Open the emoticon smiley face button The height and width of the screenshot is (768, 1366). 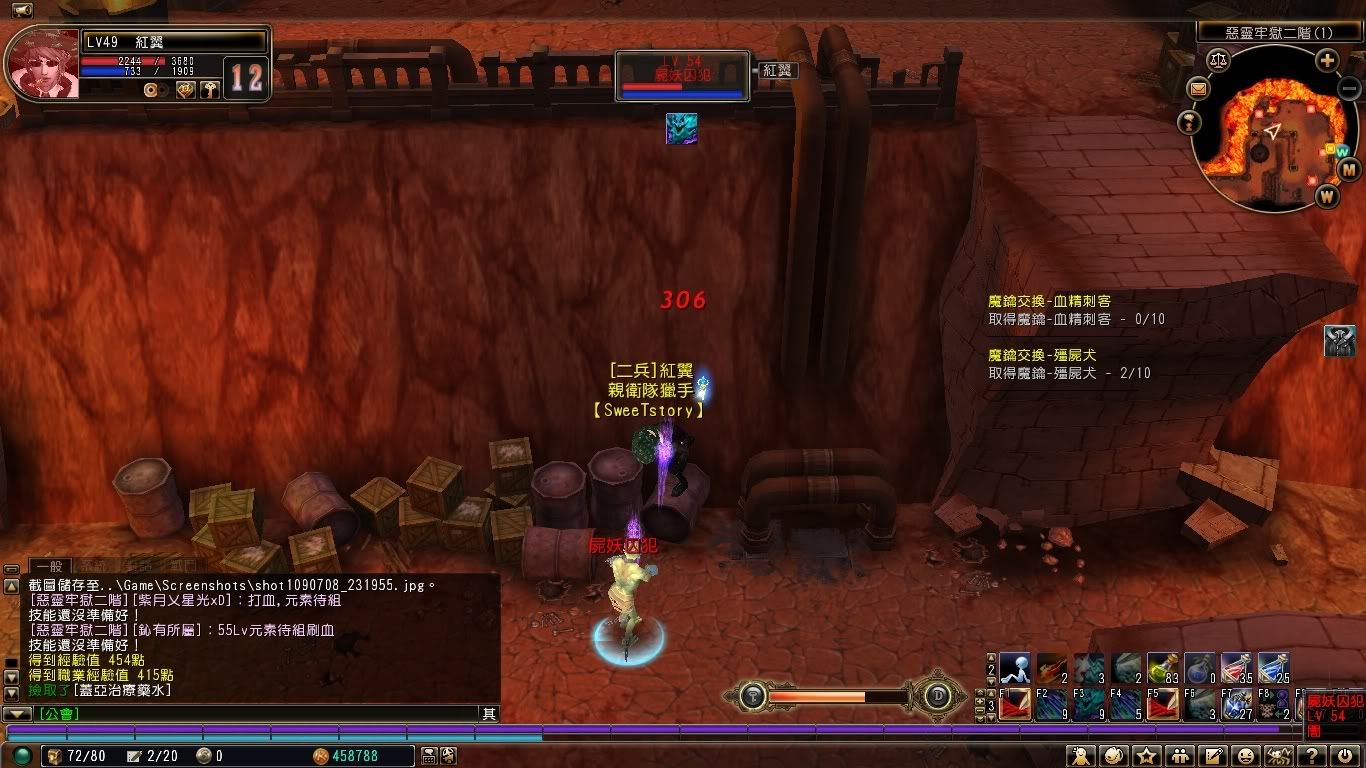click(x=1246, y=756)
